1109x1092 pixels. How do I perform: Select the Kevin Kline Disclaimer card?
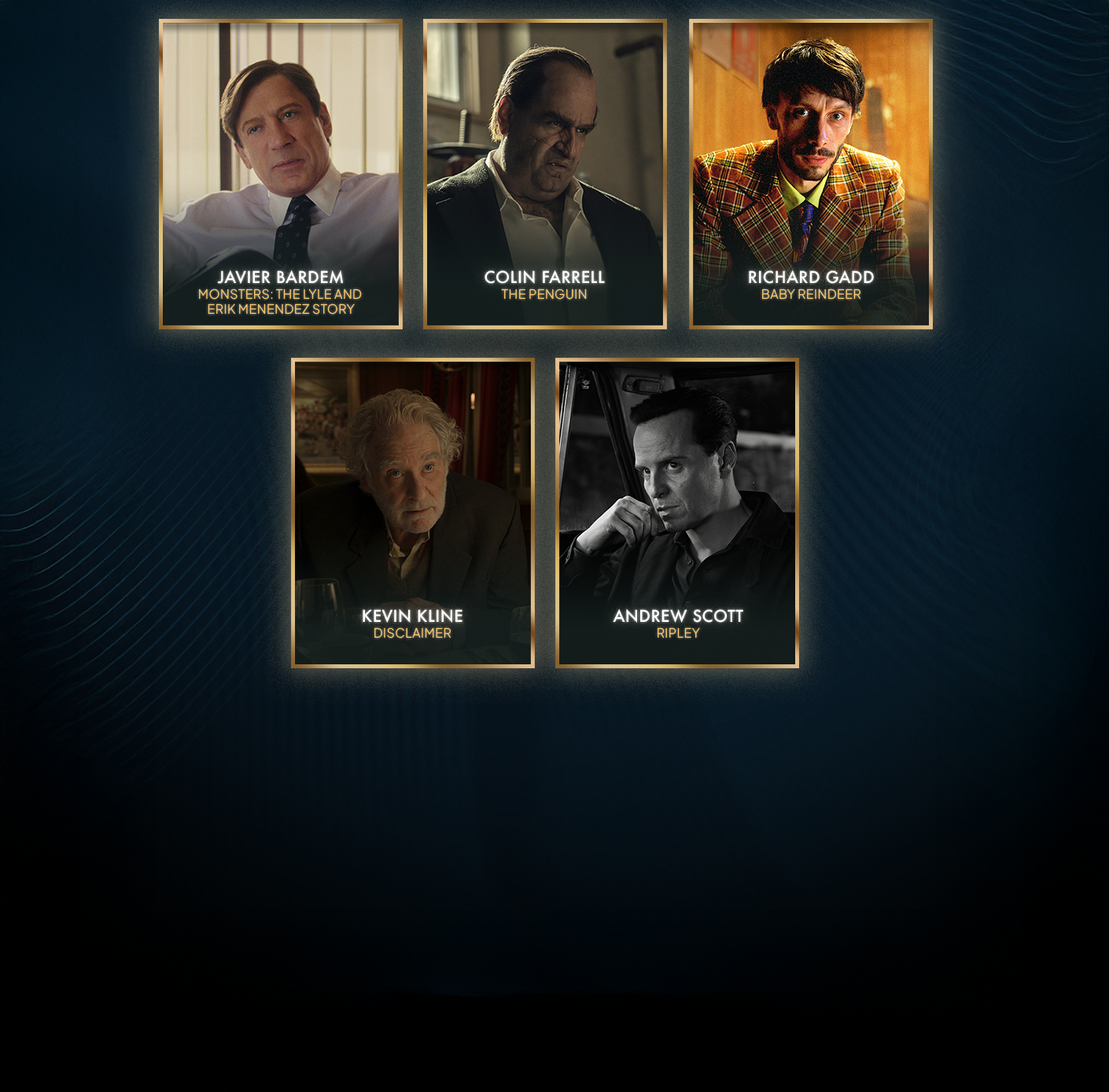pyautogui.click(x=413, y=513)
